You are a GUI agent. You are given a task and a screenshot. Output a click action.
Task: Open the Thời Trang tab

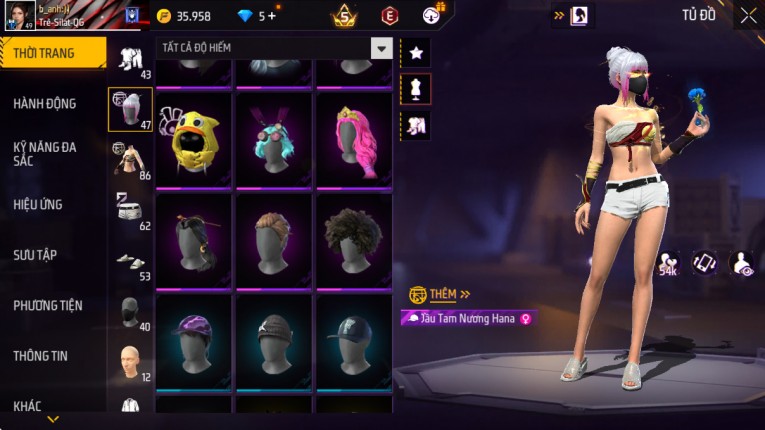pyautogui.click(x=45, y=53)
